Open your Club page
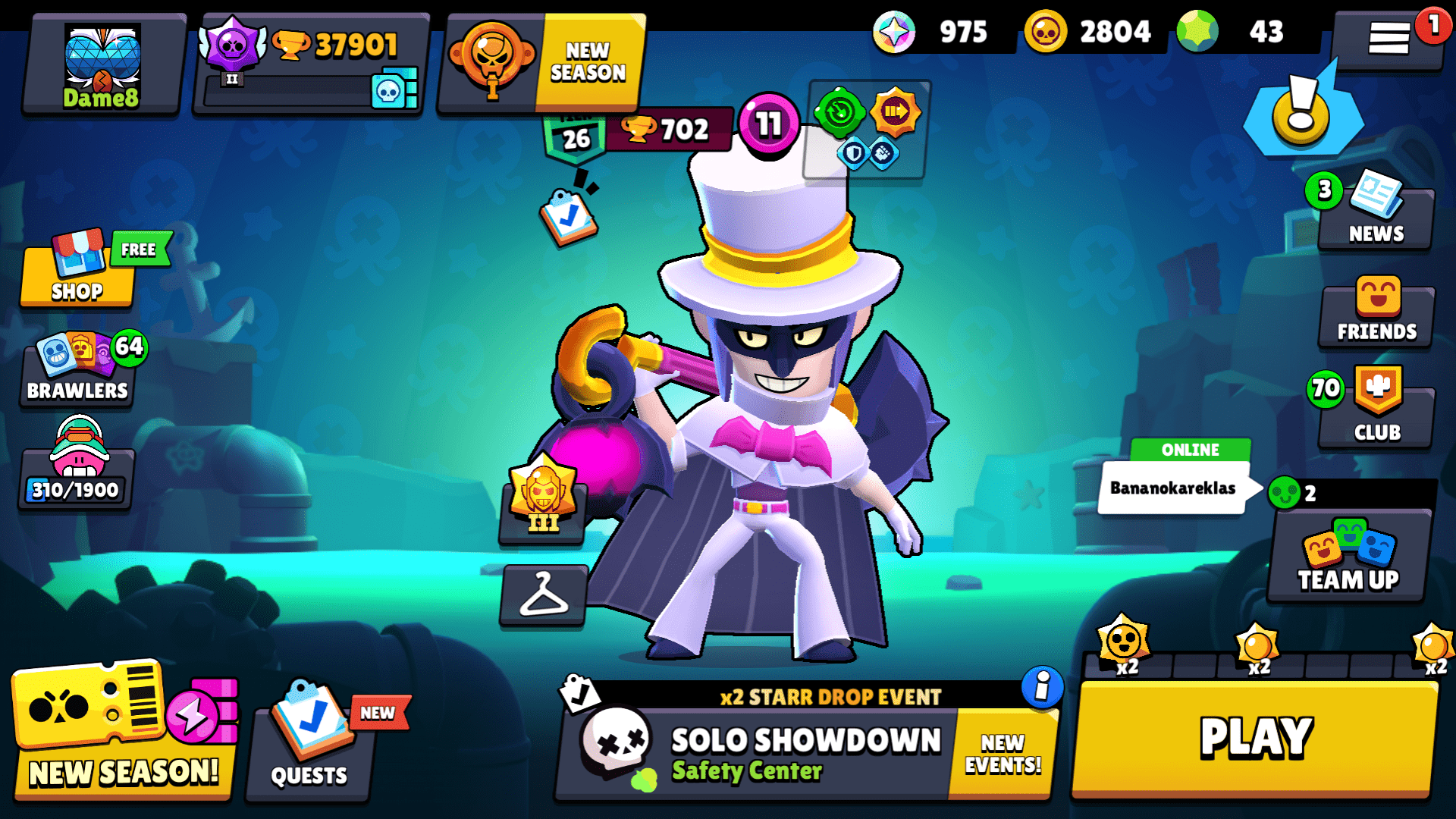Viewport: 1456px width, 819px height. pyautogui.click(x=1375, y=413)
